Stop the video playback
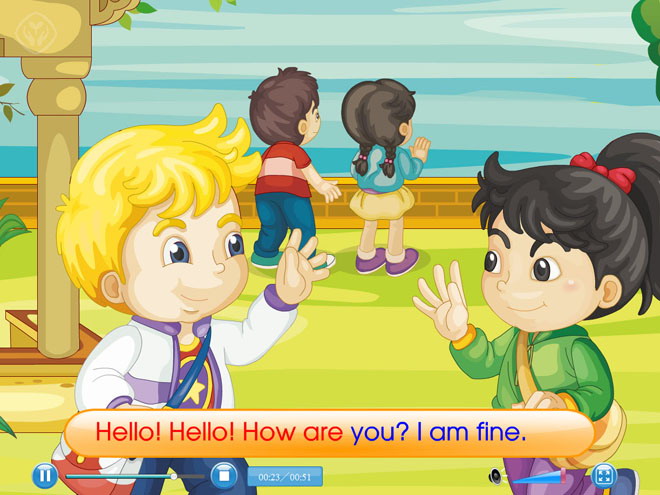660x495 pixels. [x=226, y=476]
